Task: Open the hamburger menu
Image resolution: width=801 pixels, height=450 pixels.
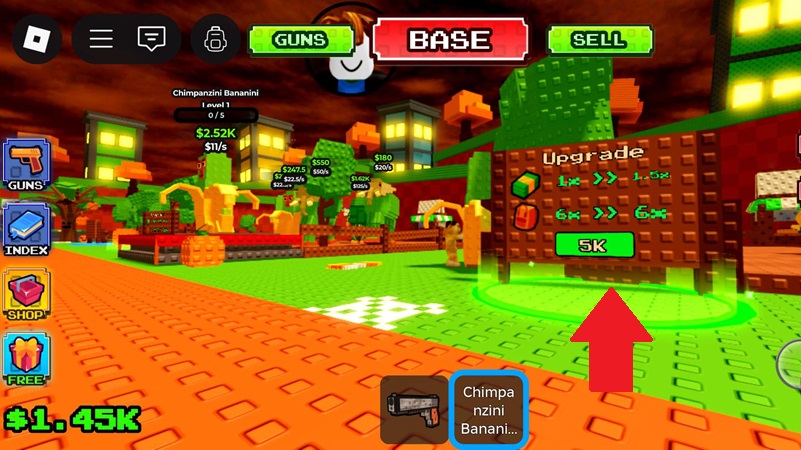Action: click(101, 39)
